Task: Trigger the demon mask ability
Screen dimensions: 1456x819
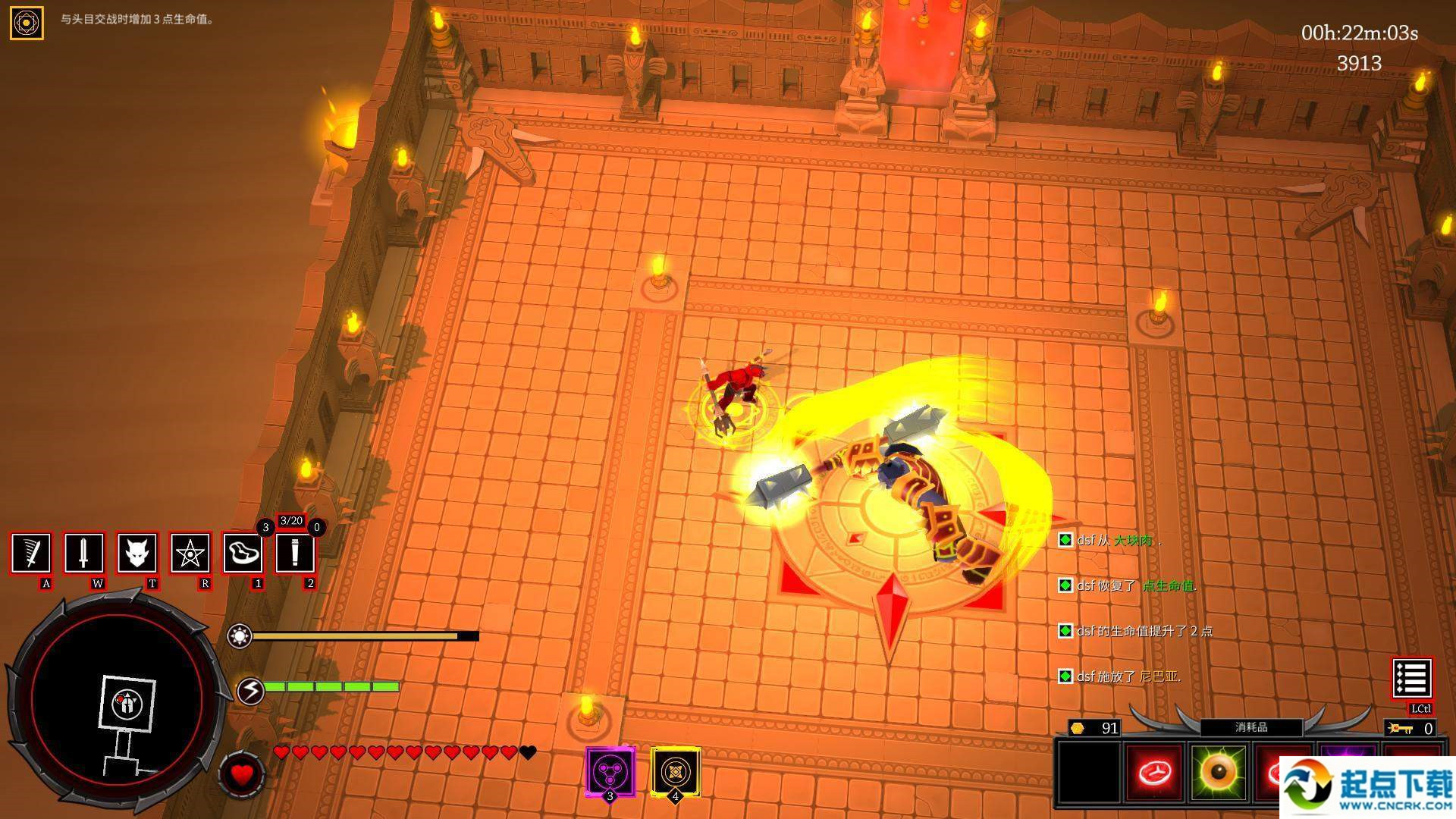Action: pyautogui.click(x=136, y=553)
